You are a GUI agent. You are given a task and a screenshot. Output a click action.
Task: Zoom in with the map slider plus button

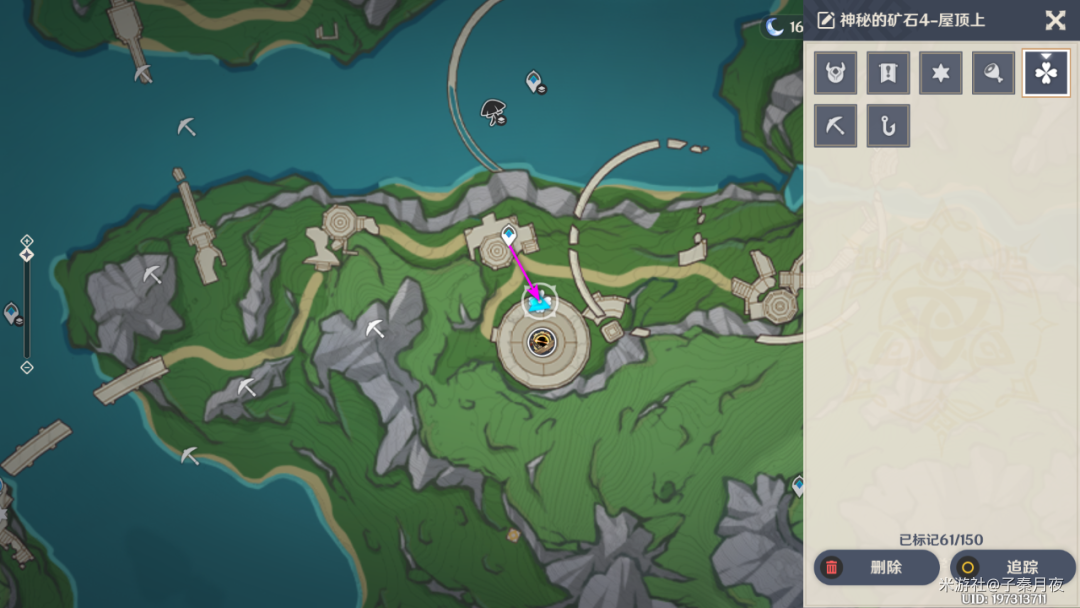pos(27,241)
